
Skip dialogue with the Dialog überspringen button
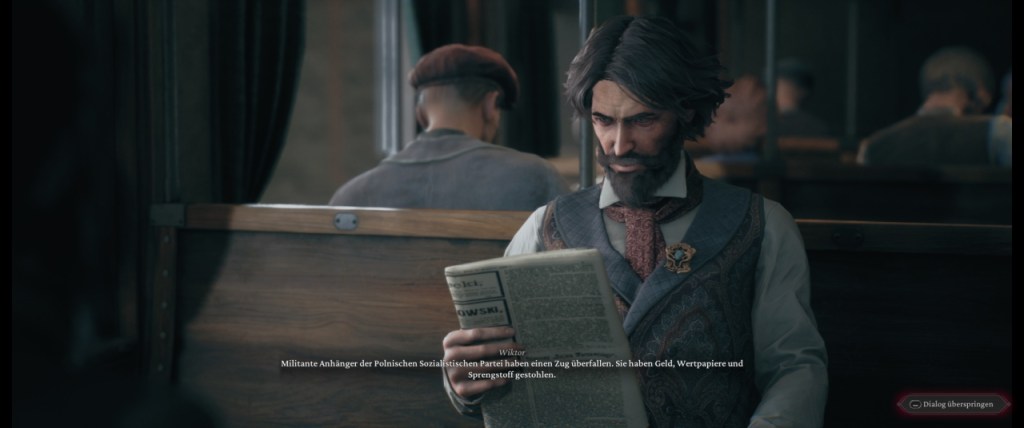[955, 405]
